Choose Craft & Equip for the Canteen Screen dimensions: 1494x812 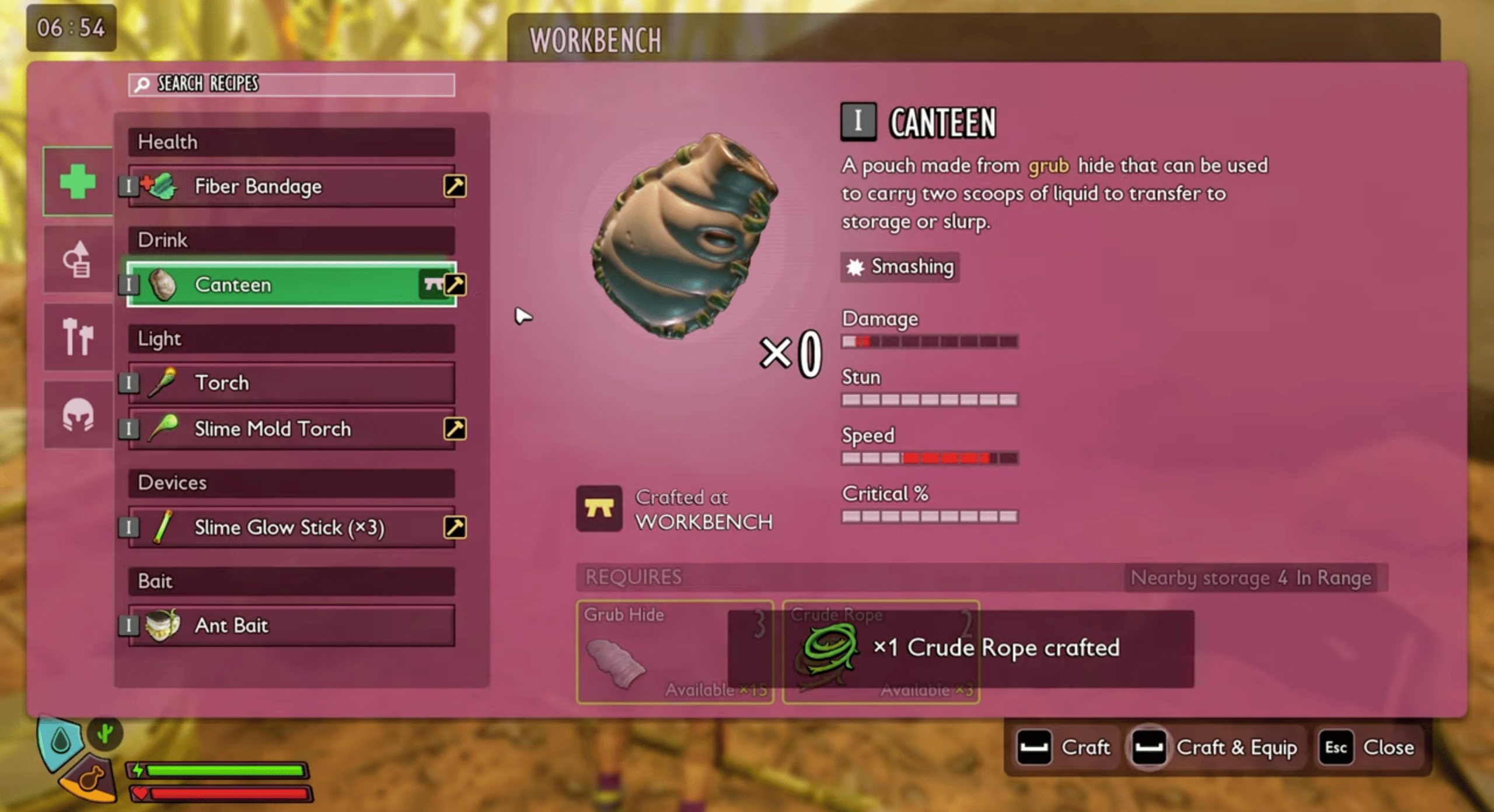coord(1215,747)
